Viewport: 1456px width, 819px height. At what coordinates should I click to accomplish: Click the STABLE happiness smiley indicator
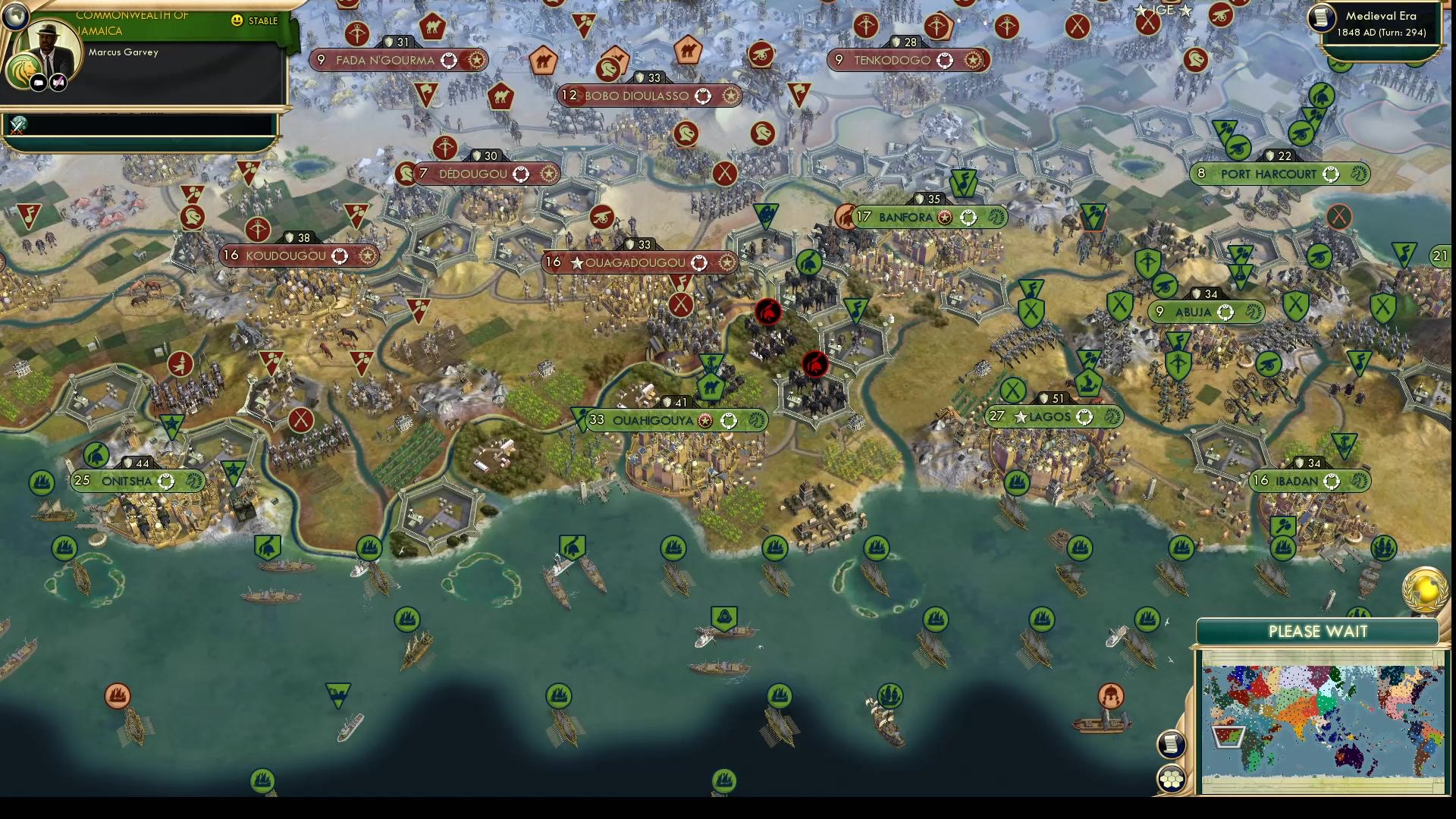[x=236, y=20]
